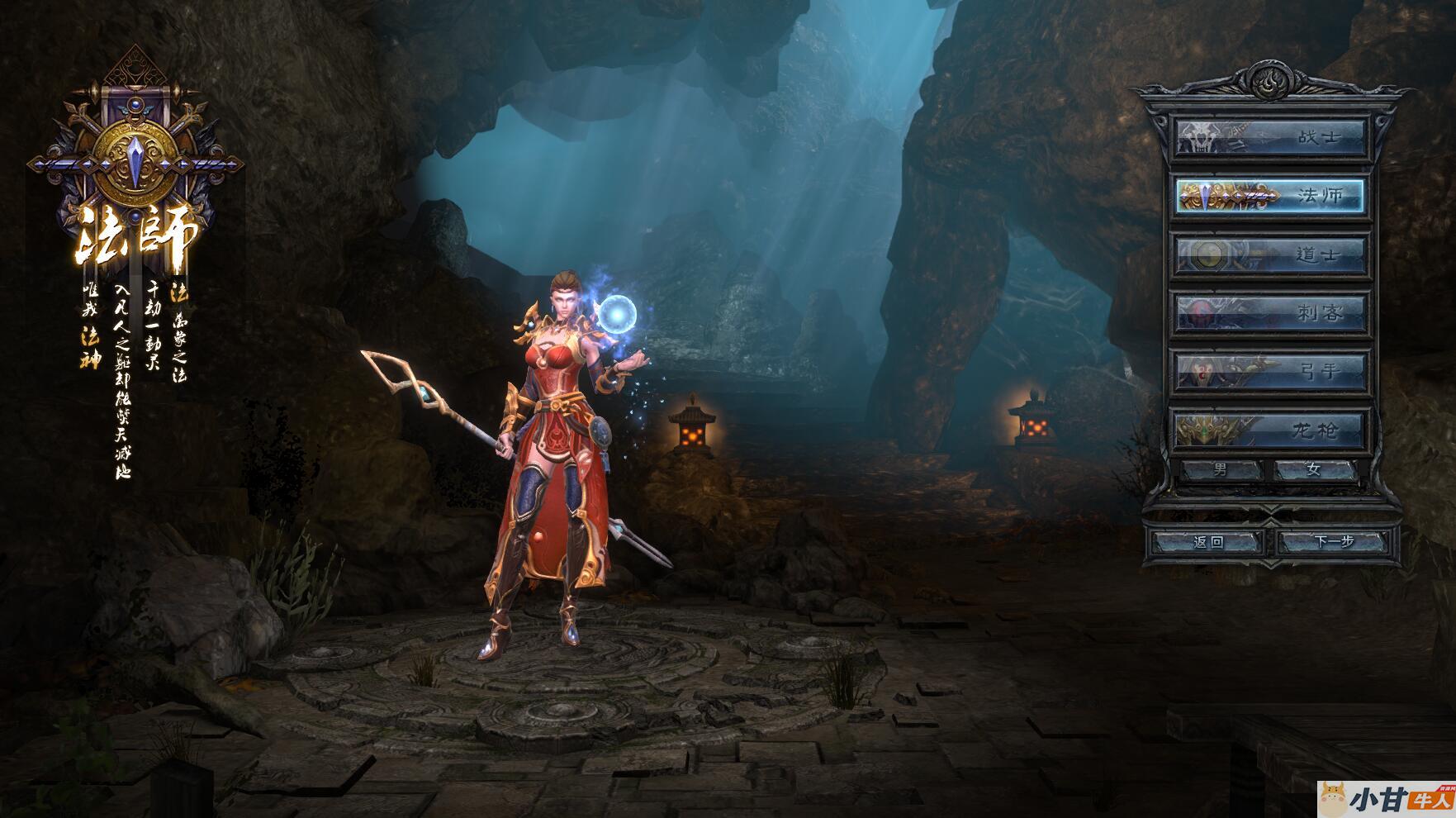The width and height of the screenshot is (1456, 818).
Task: Select the 刺客 assassin class
Action: pyautogui.click(x=1270, y=313)
